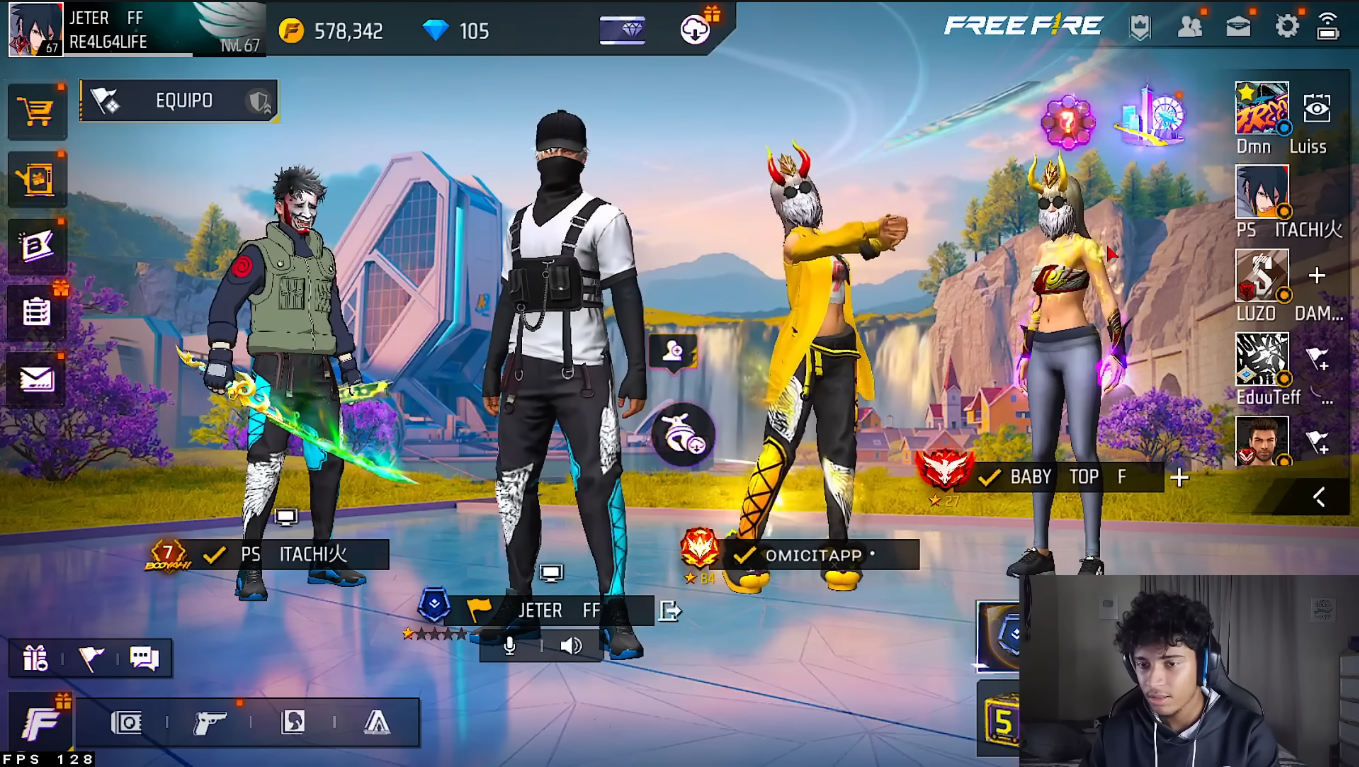
Task: Open the gift box icon
Action: (36, 658)
